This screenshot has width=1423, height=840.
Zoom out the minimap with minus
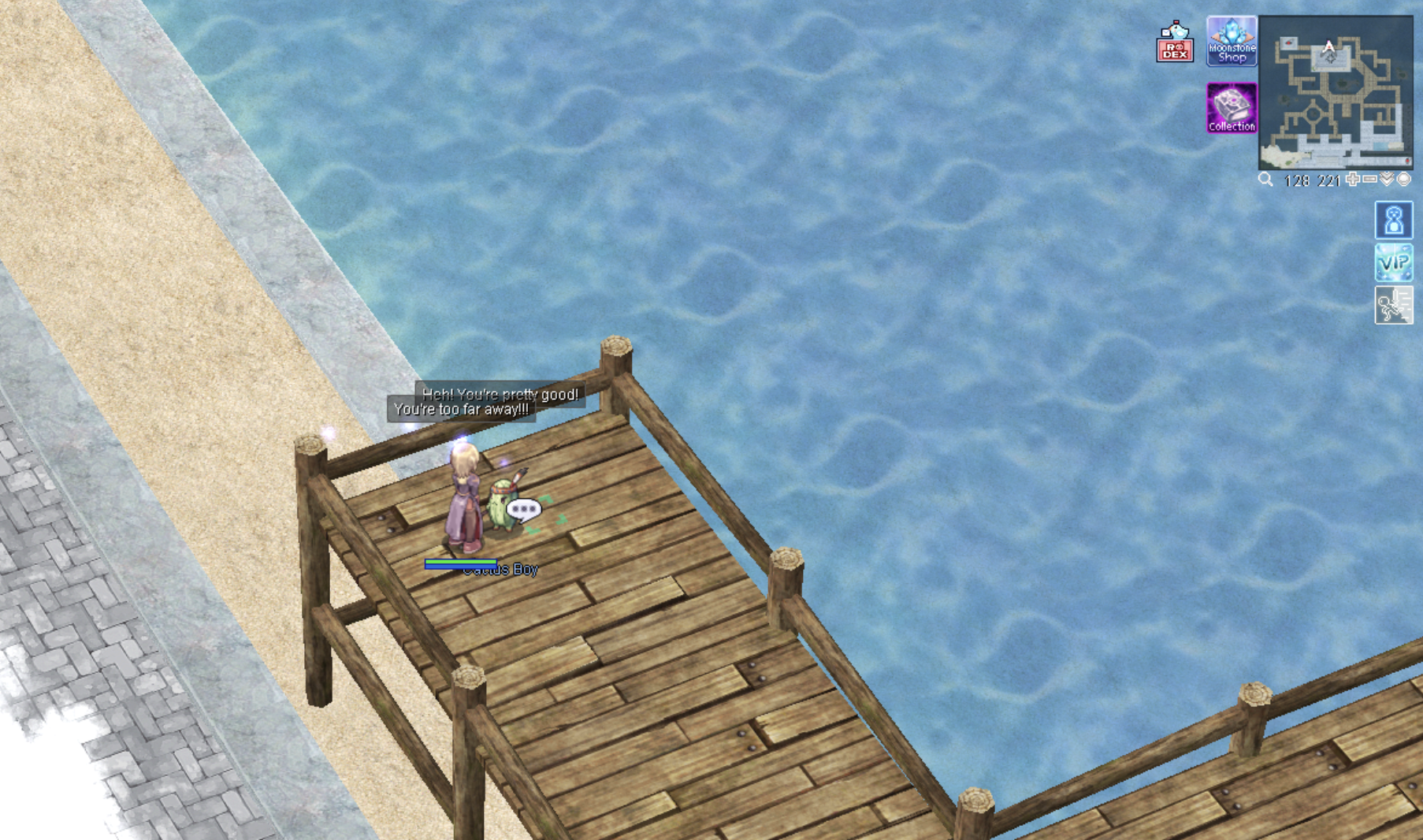coord(1369,180)
